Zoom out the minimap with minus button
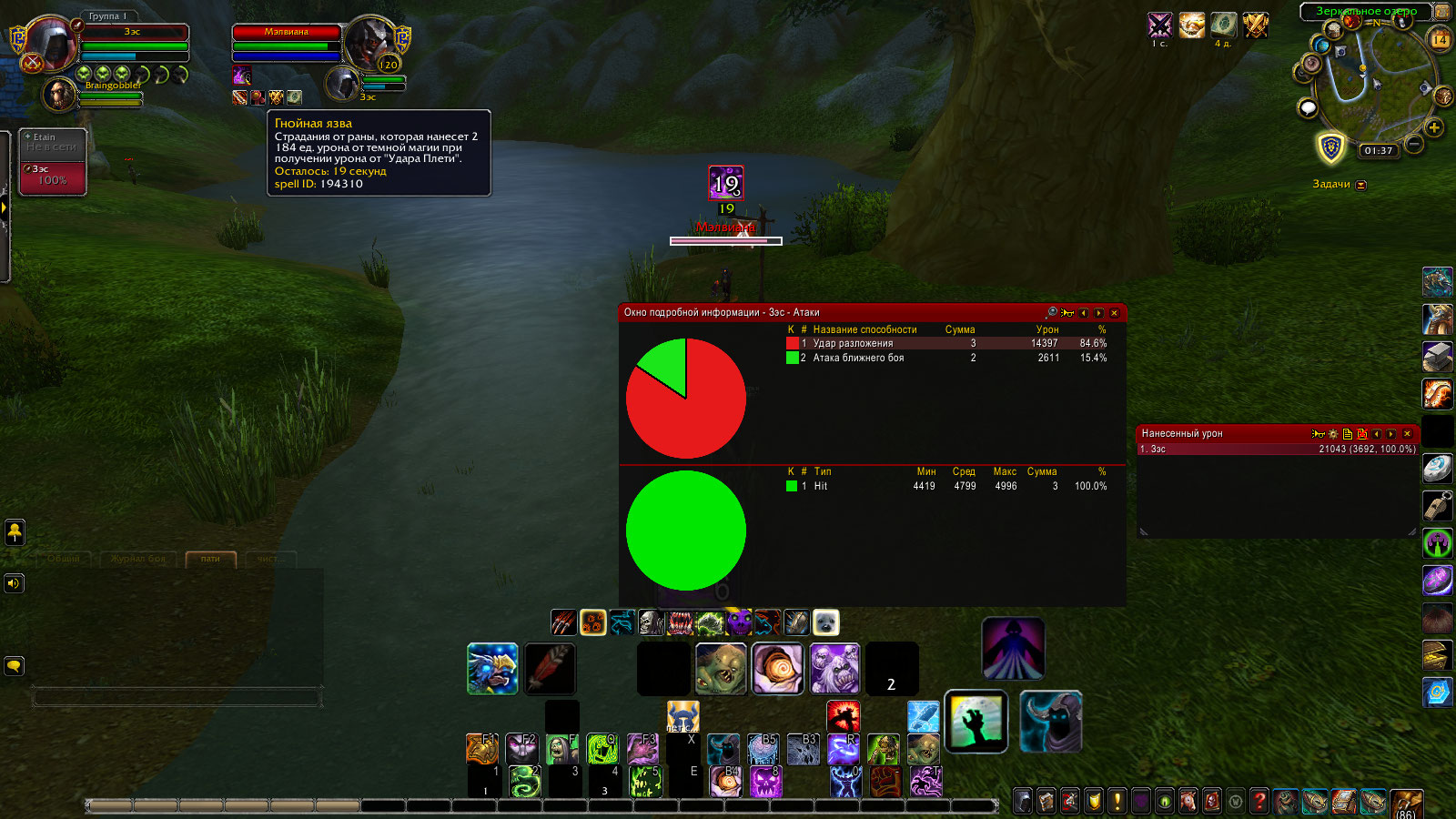The image size is (1456, 819). 1414,144
